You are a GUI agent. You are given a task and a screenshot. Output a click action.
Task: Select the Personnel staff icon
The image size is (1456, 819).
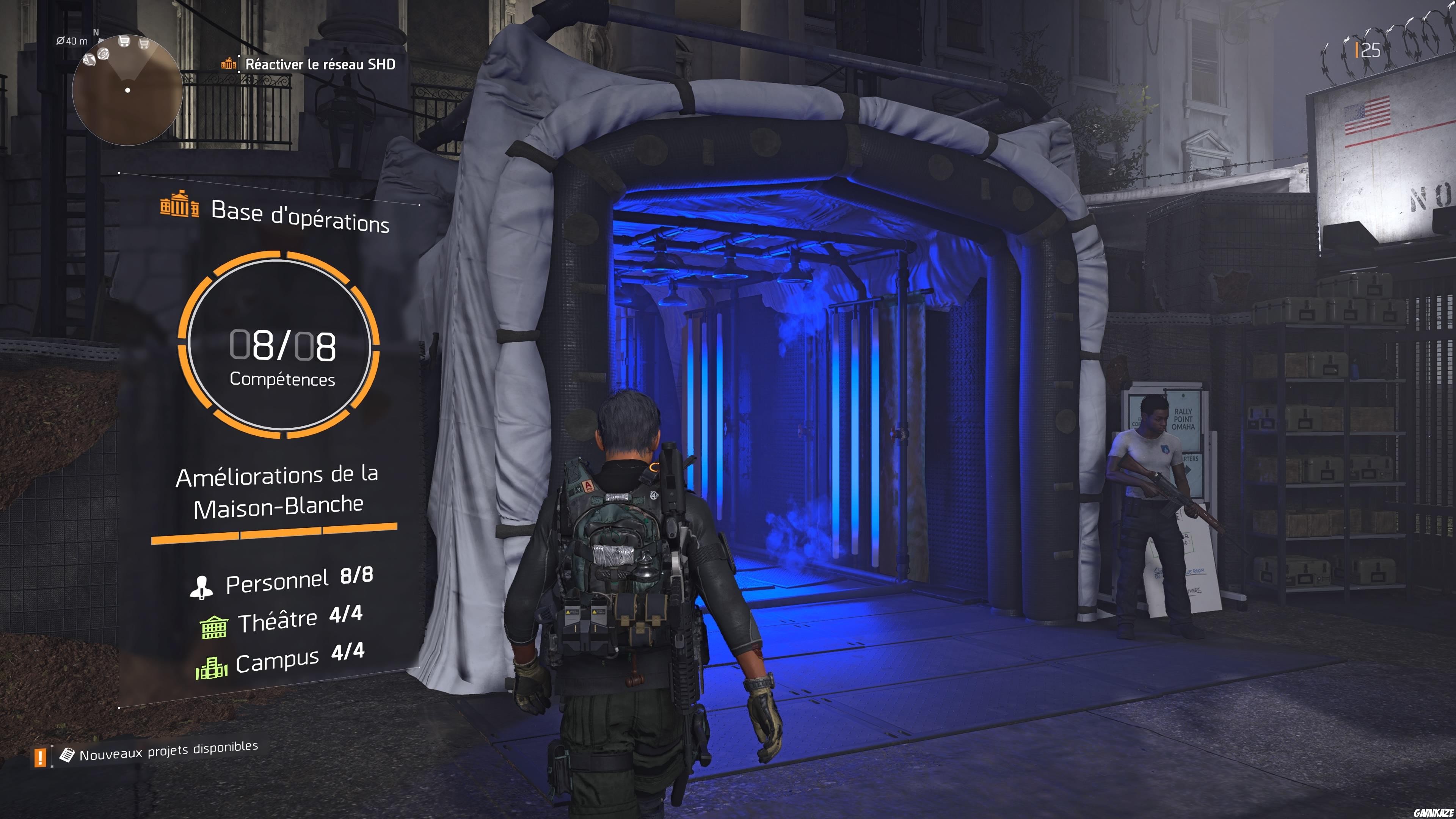click(x=202, y=588)
